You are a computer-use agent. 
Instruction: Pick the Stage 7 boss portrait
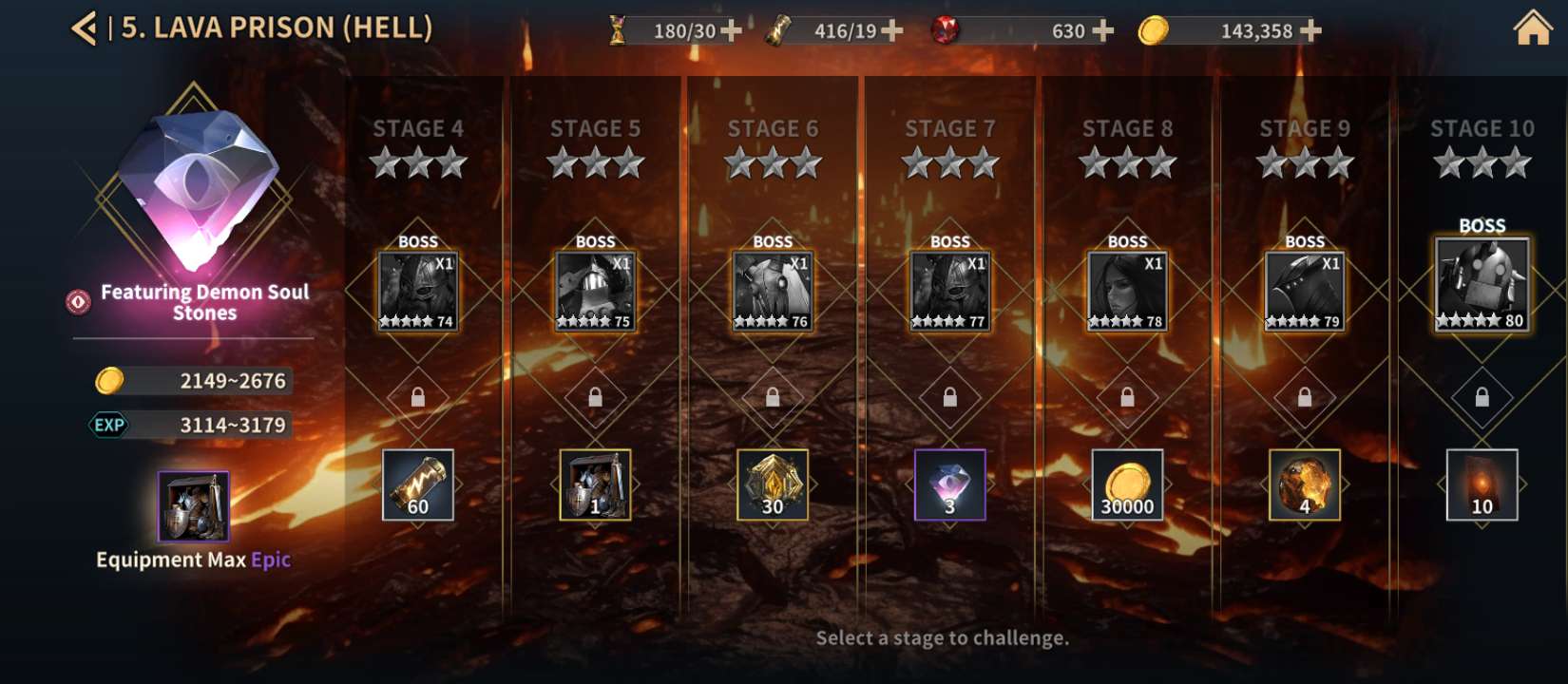(949, 292)
